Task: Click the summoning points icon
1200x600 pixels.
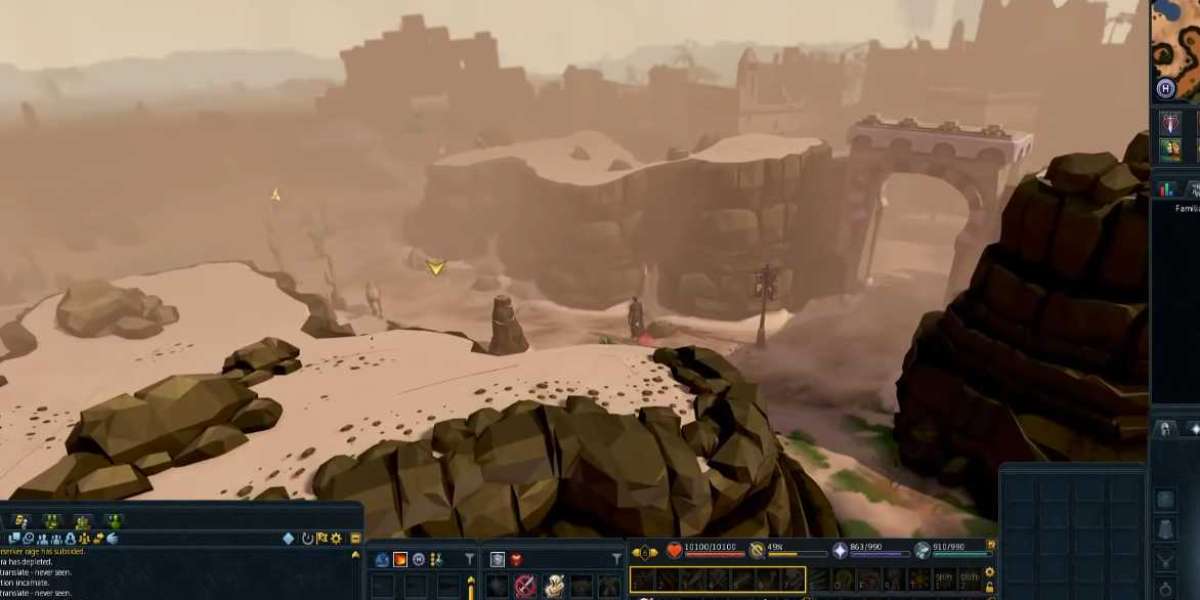Action: (x=922, y=549)
